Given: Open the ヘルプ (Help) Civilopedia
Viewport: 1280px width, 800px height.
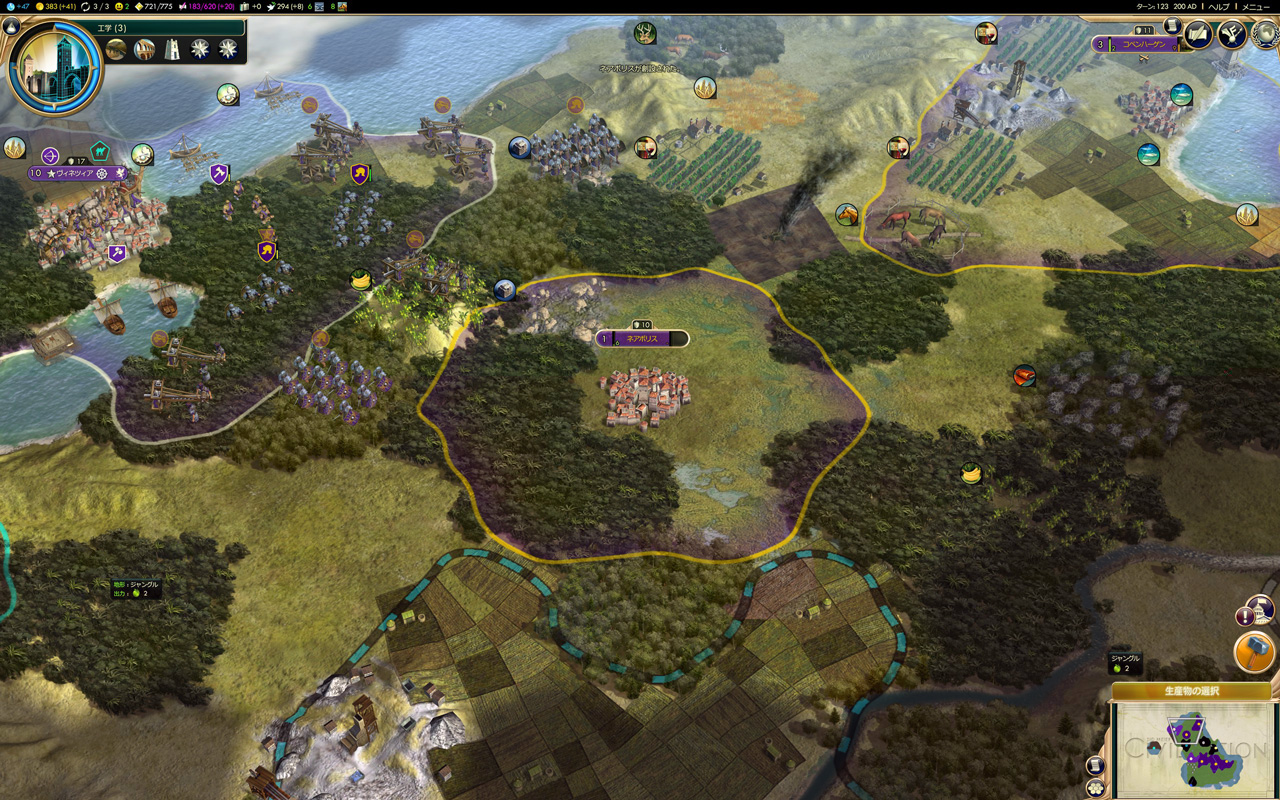Looking at the screenshot, I should [1219, 6].
